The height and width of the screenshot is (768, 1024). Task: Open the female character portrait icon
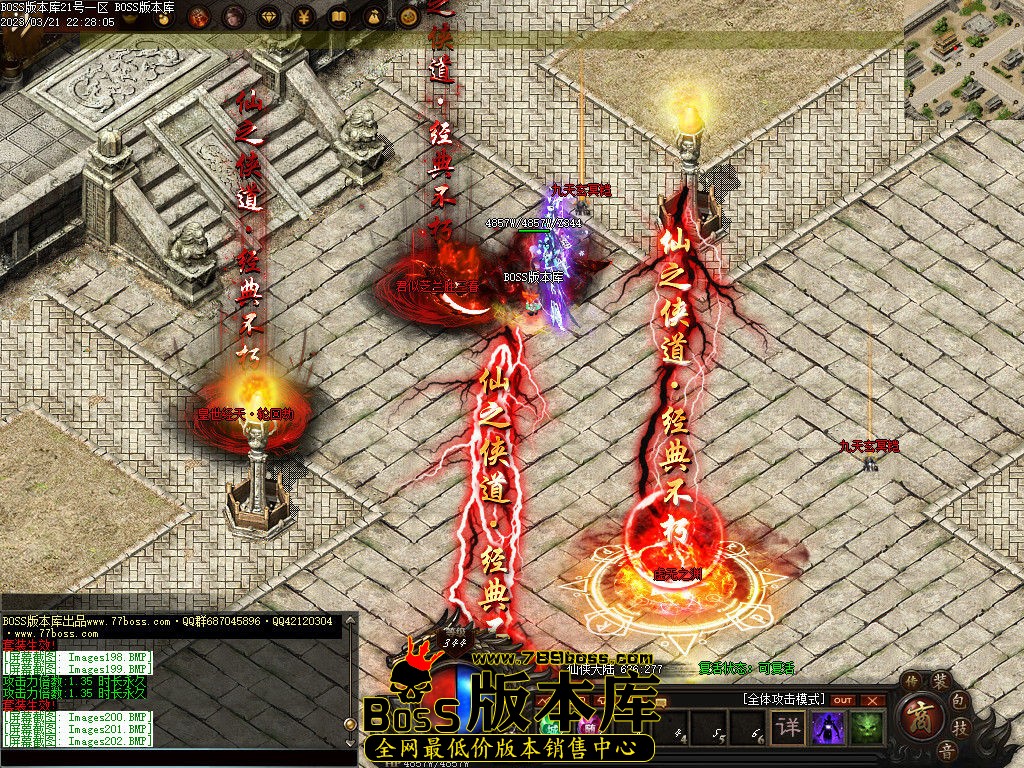(234, 17)
